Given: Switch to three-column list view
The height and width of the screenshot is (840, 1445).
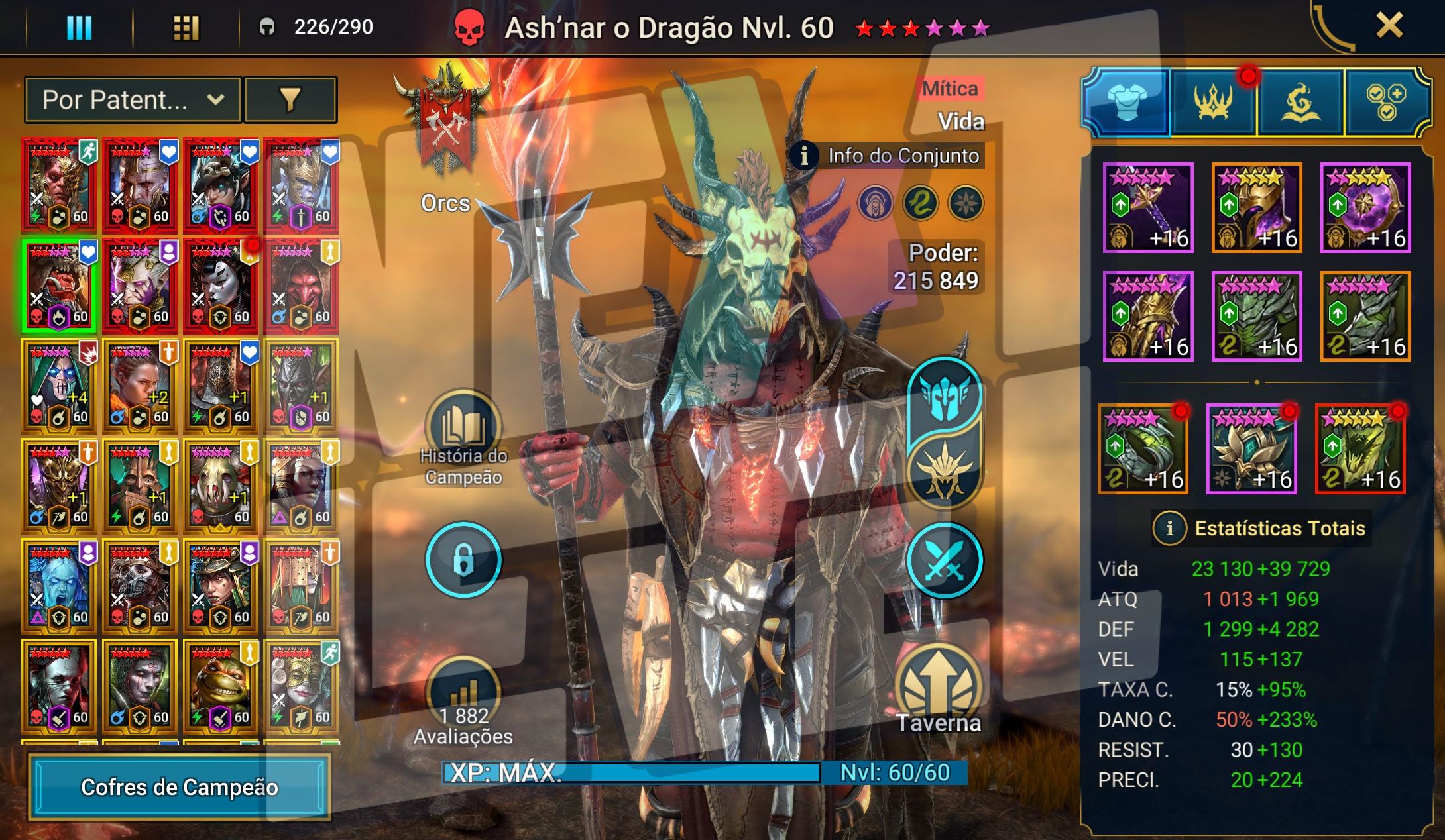Looking at the screenshot, I should [79, 28].
